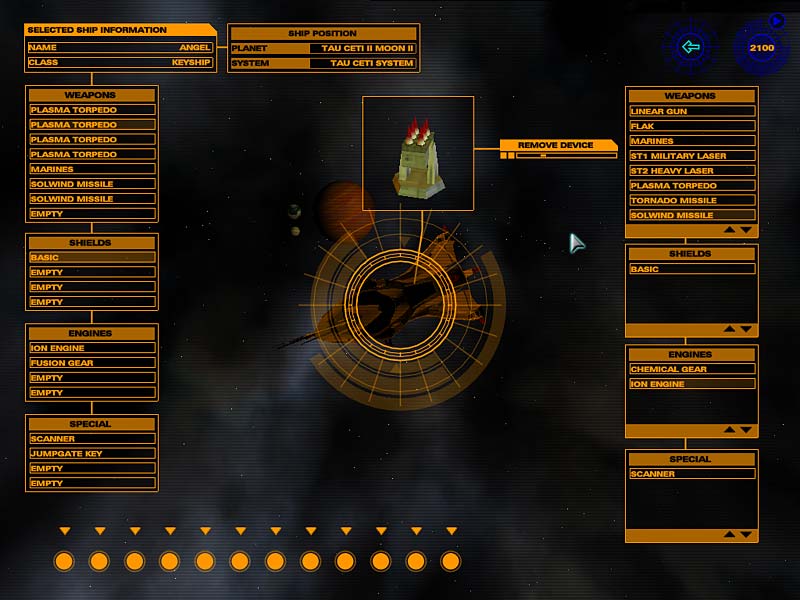
Task: Select the equipped Basic shield on the ship
Action: click(x=92, y=258)
